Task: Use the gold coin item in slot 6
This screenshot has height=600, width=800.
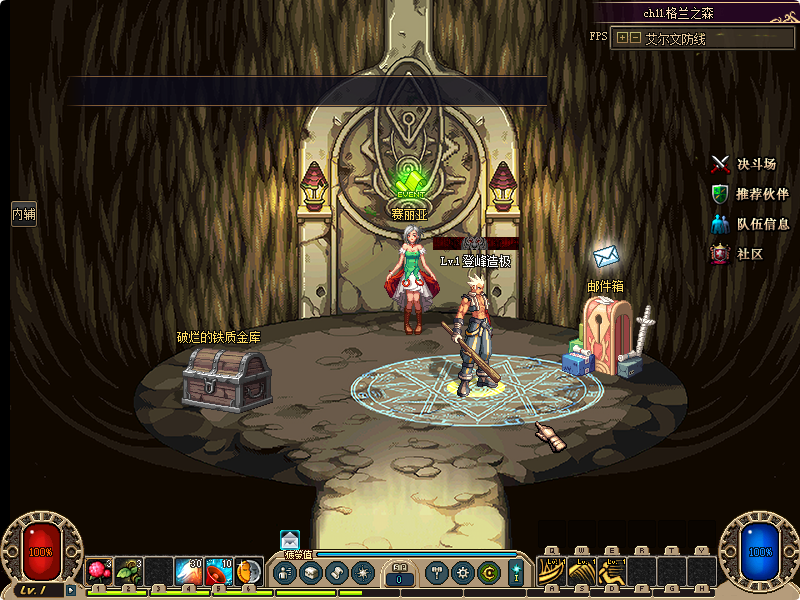Action: tap(248, 572)
